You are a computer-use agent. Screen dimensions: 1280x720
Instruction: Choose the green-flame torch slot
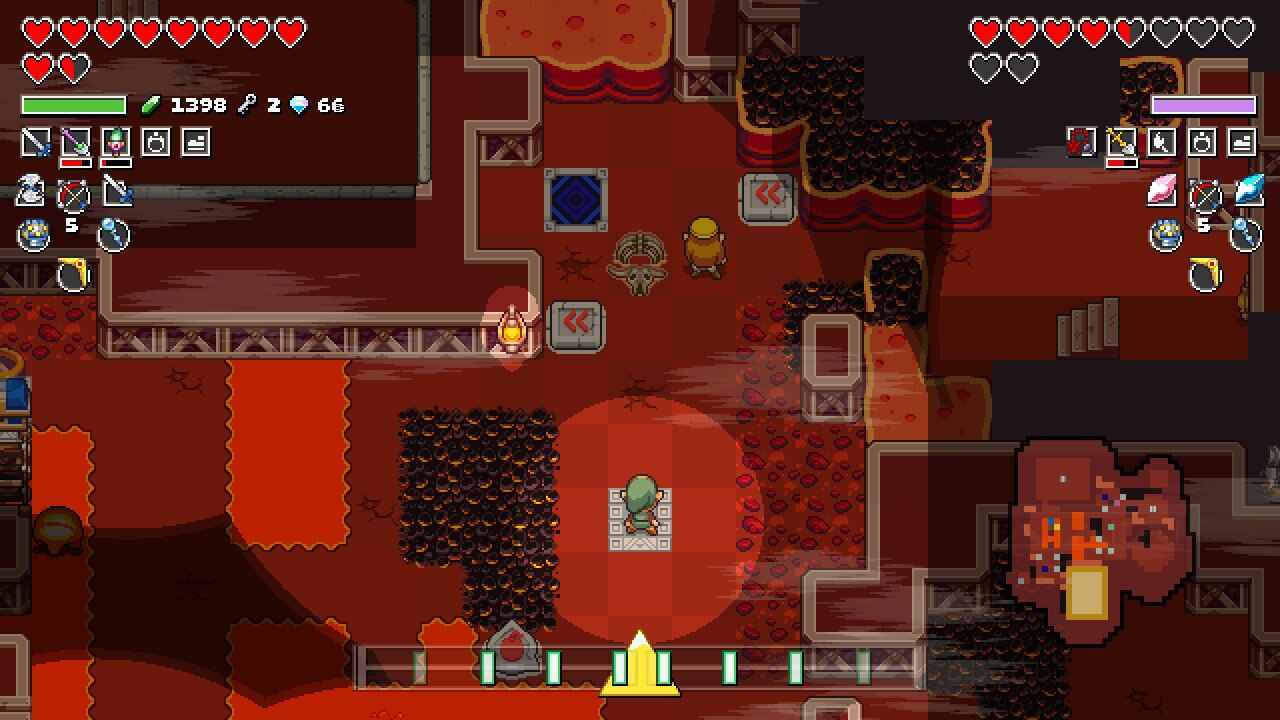tap(116, 142)
